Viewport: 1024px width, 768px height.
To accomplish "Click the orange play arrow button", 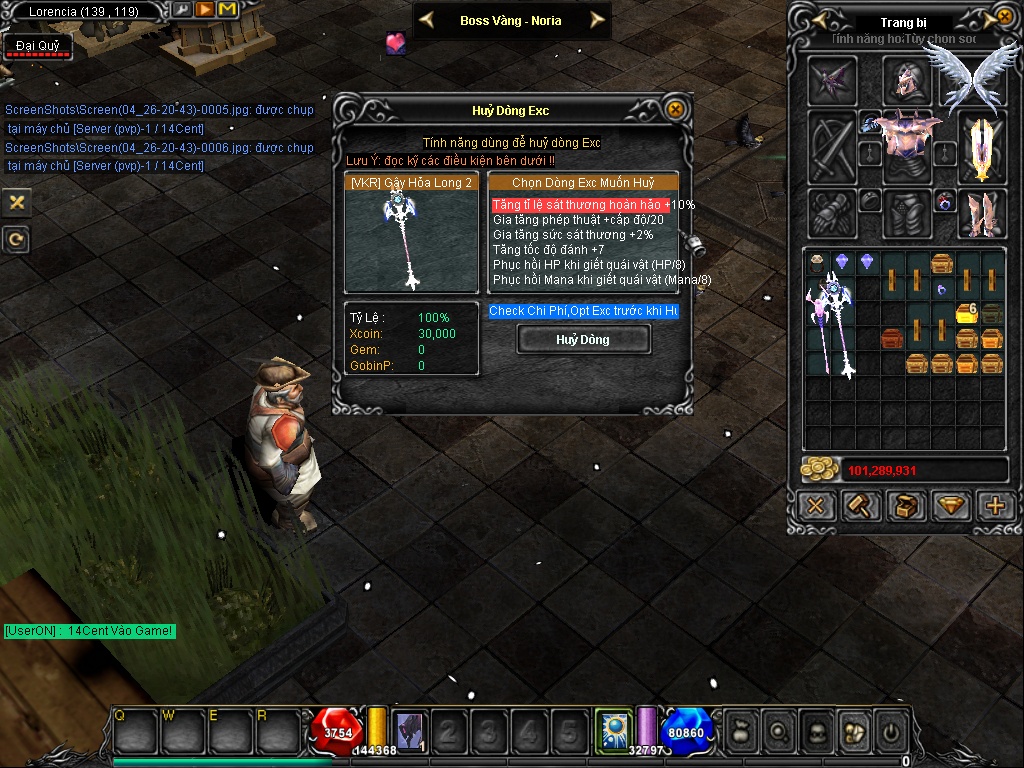I will click(x=204, y=10).
